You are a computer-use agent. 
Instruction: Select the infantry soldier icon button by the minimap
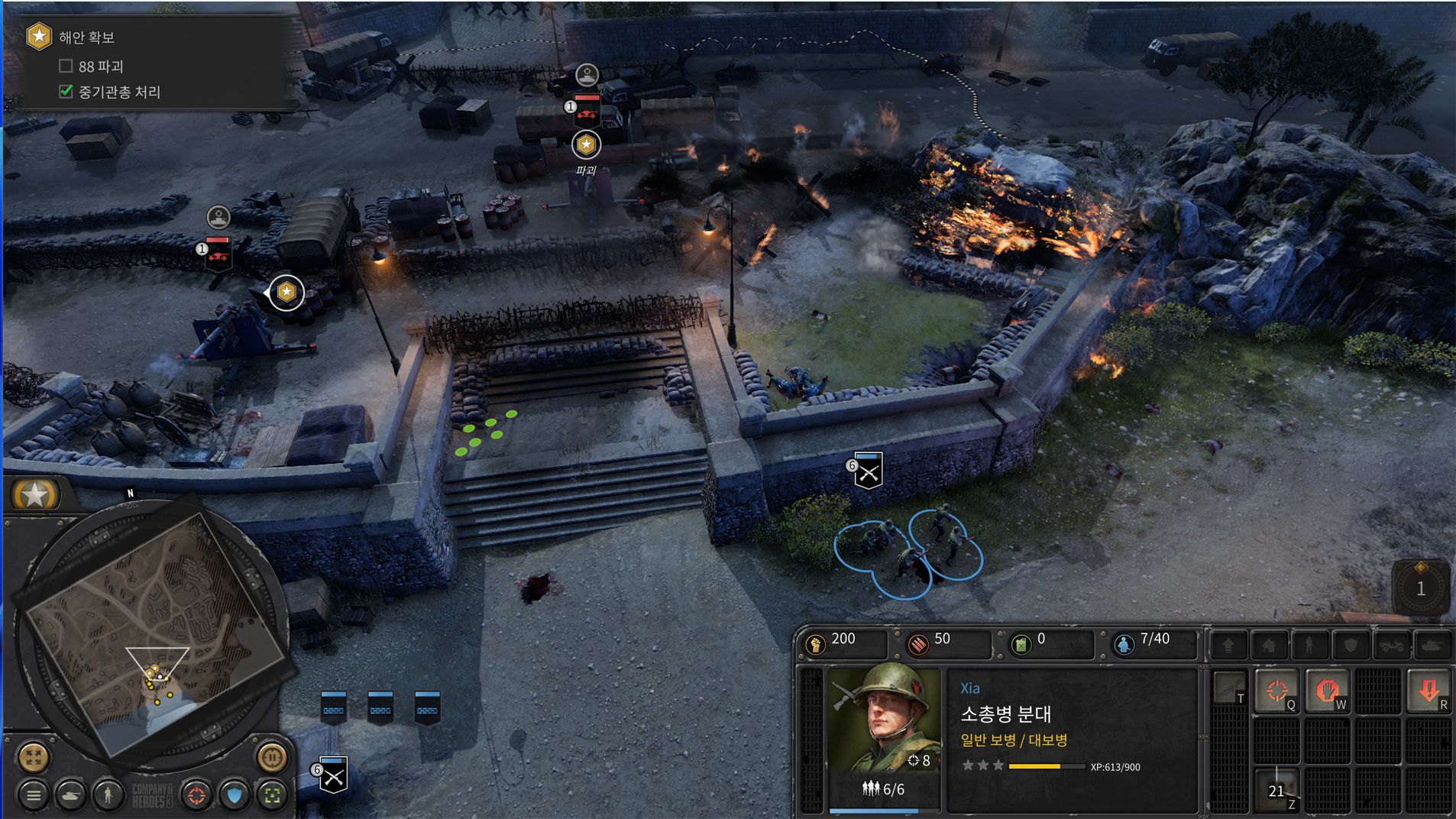pyautogui.click(x=108, y=795)
